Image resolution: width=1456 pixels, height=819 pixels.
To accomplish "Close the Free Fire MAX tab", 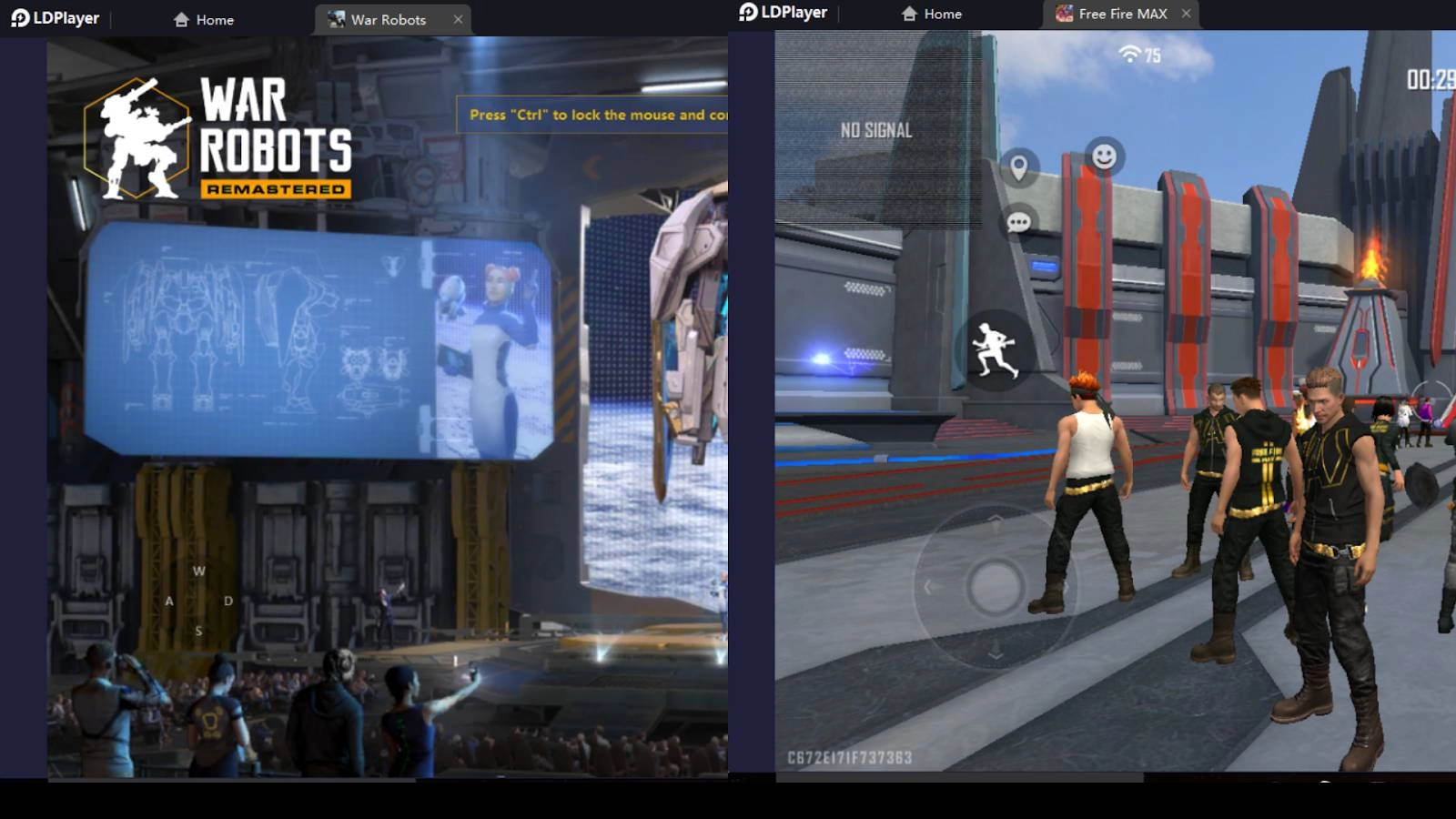I will (x=1186, y=14).
